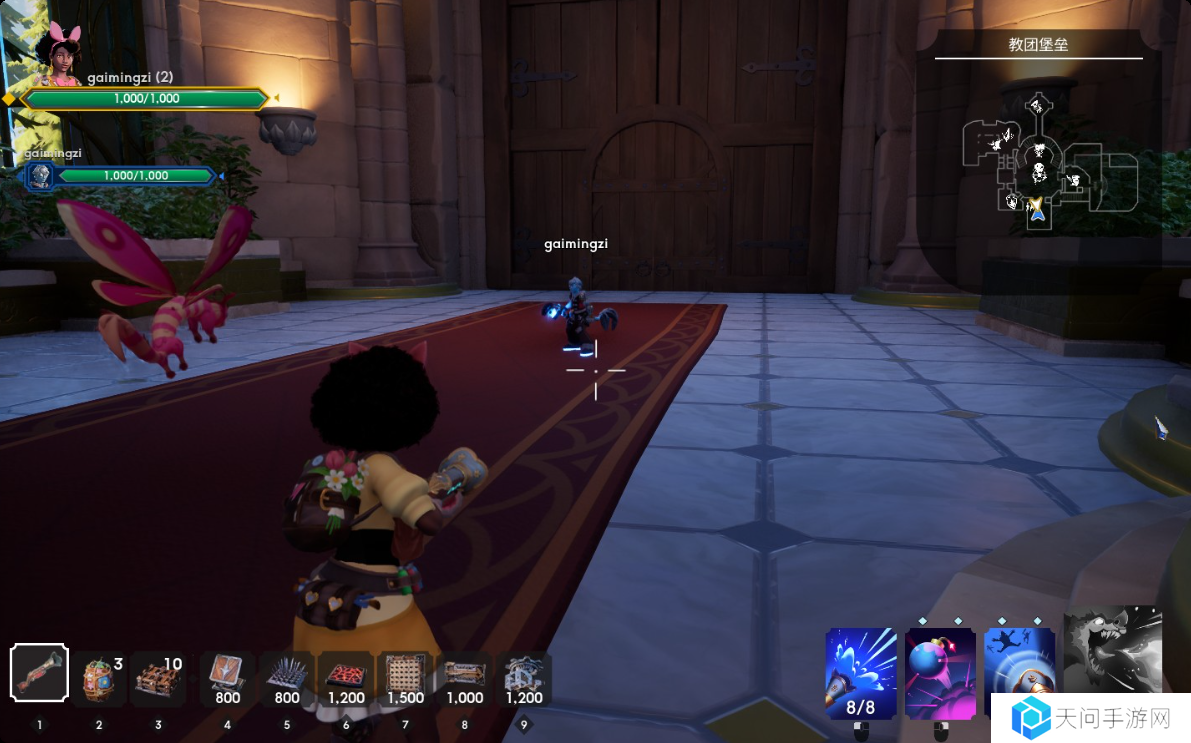
Task: Pick the square panel trap costing 800
Action: coord(227,678)
